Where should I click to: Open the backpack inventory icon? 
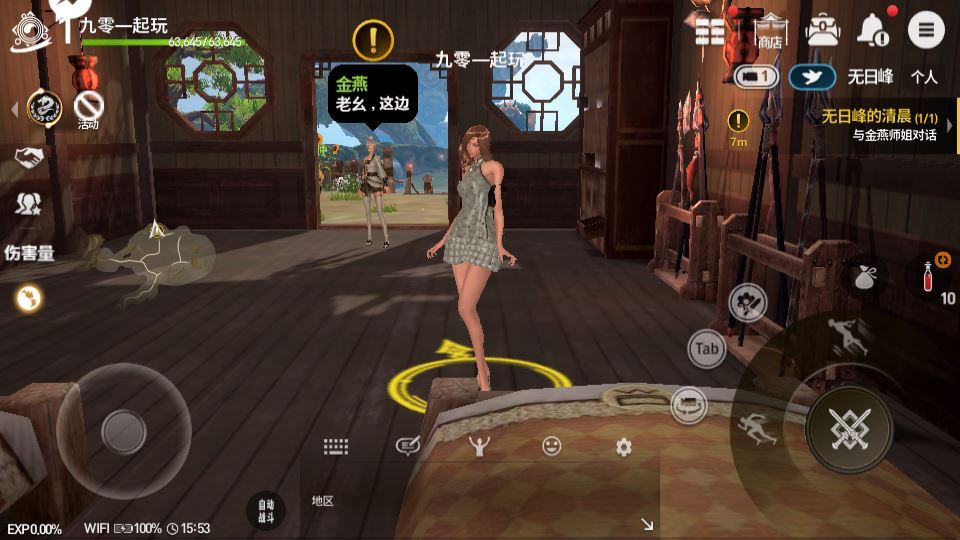pyautogui.click(x=823, y=30)
